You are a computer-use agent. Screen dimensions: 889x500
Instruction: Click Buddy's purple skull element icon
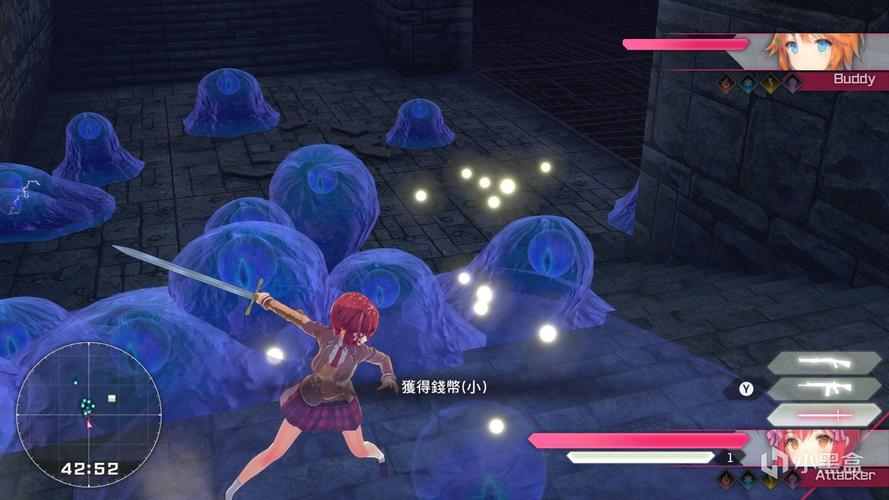(x=792, y=85)
